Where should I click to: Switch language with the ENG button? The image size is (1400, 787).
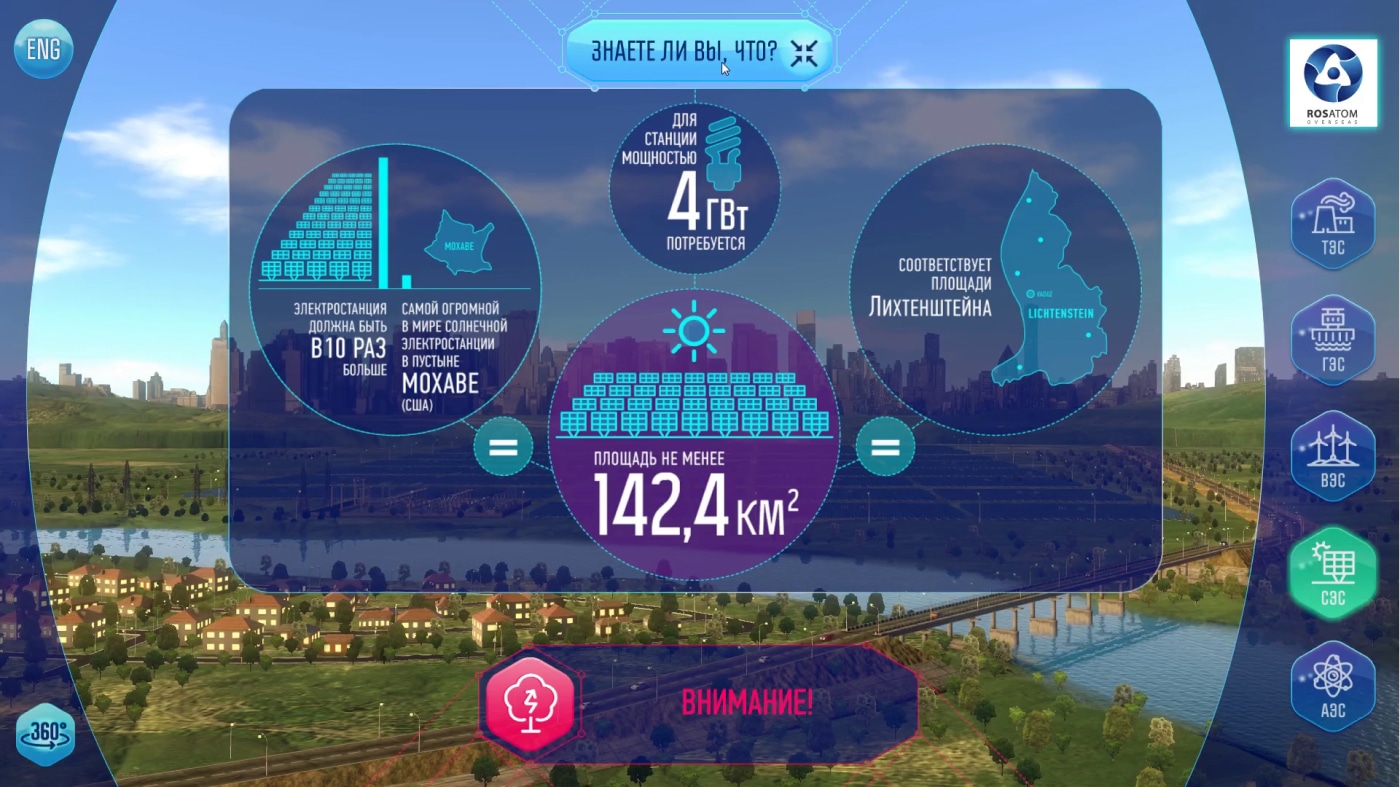43,50
